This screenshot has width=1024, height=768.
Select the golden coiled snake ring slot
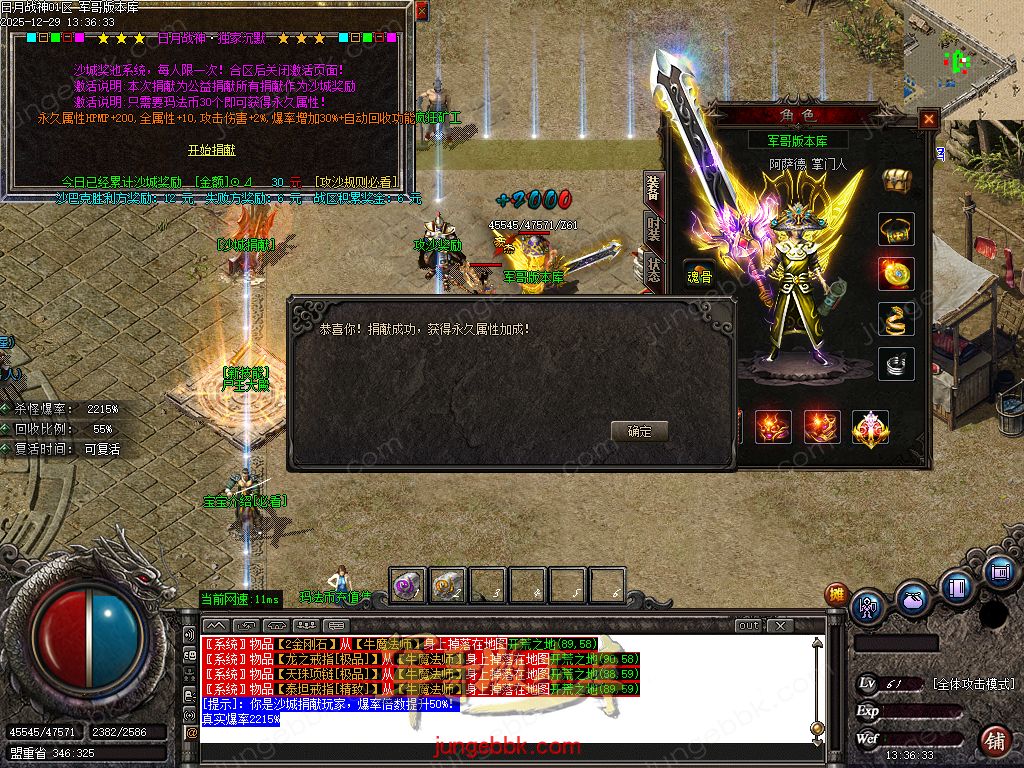pyautogui.click(x=896, y=318)
